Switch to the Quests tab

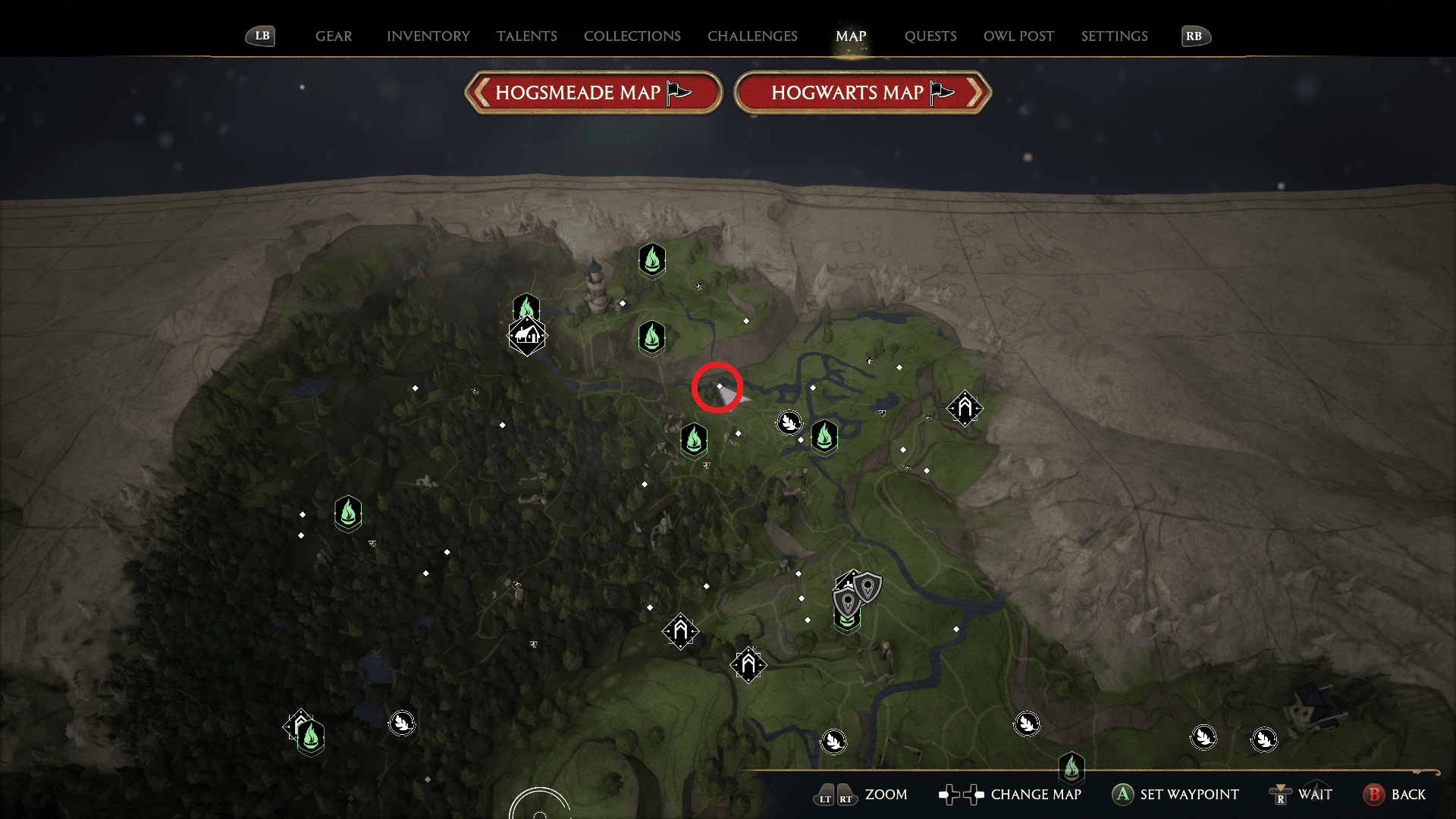(x=930, y=36)
